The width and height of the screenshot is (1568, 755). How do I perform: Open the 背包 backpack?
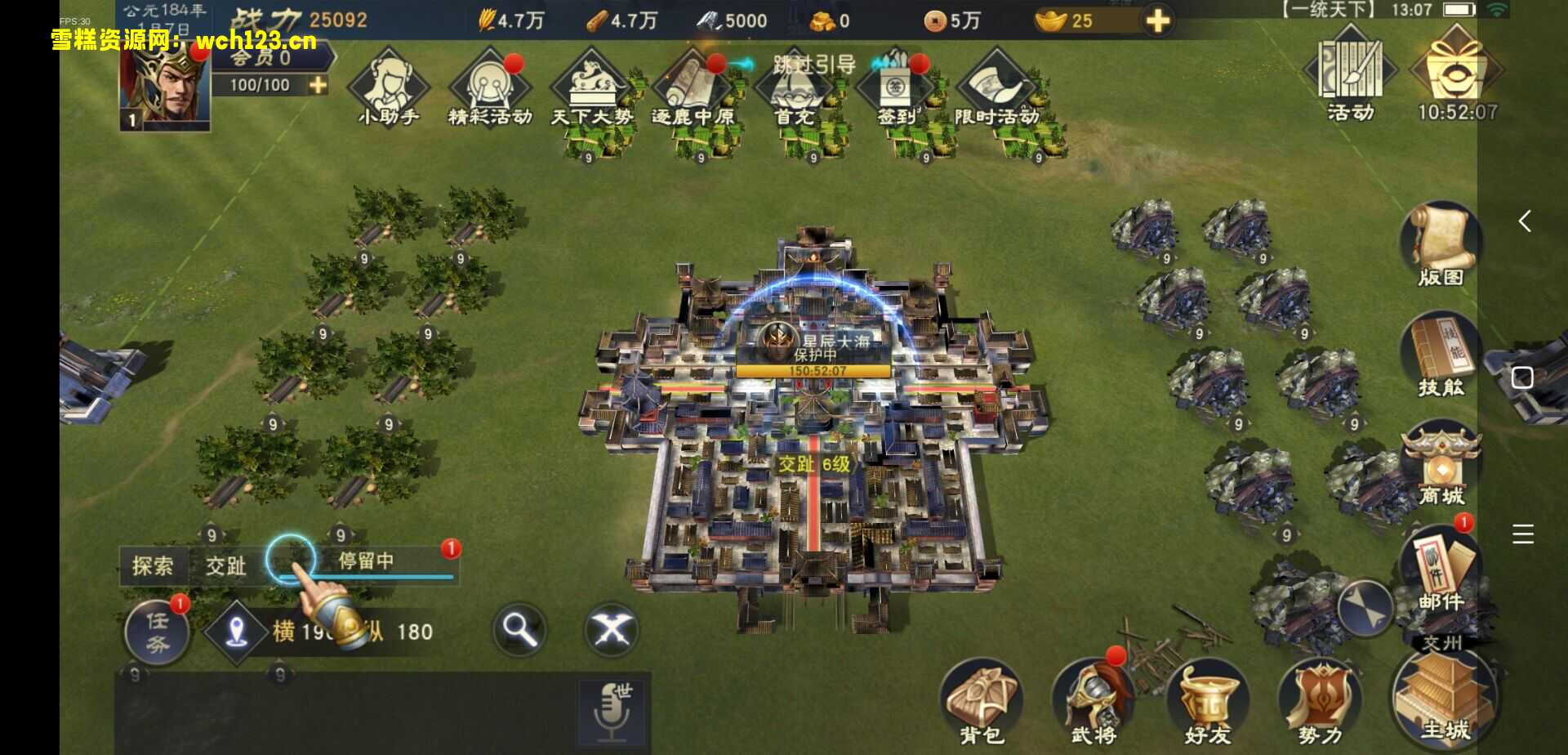(x=981, y=703)
